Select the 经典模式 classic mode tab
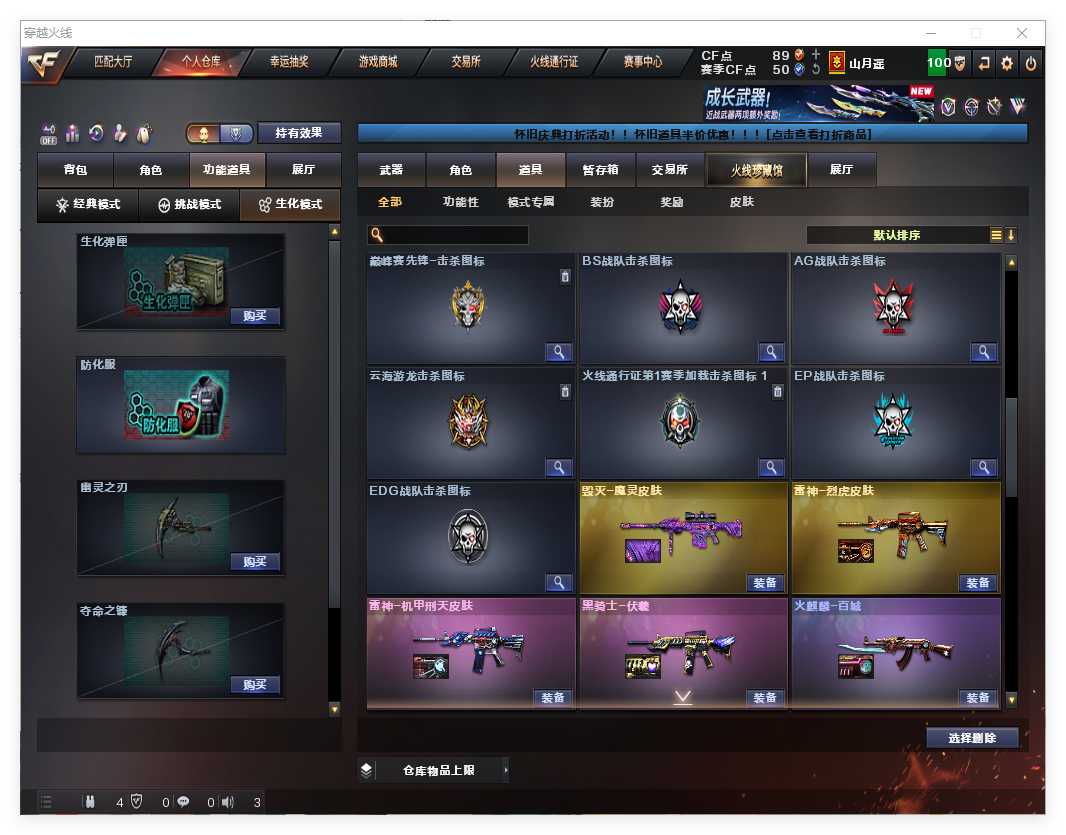The image size is (1066, 835). pos(88,205)
